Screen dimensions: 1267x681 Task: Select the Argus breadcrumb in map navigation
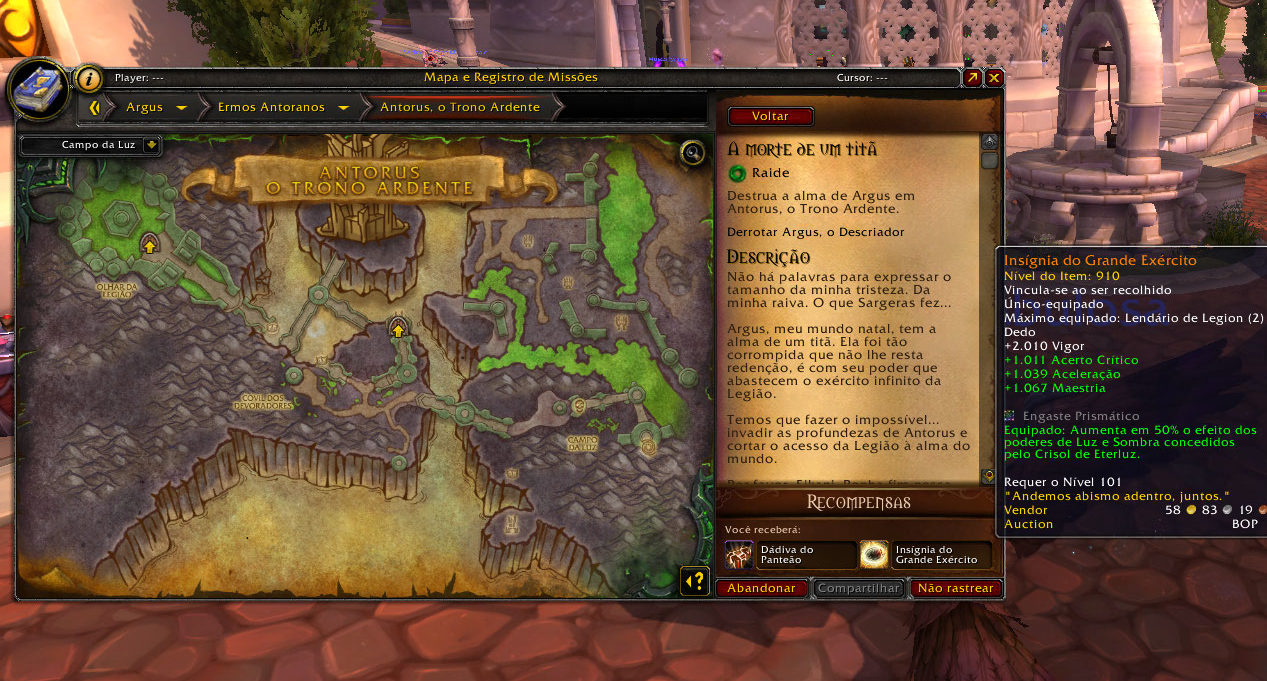[145, 107]
